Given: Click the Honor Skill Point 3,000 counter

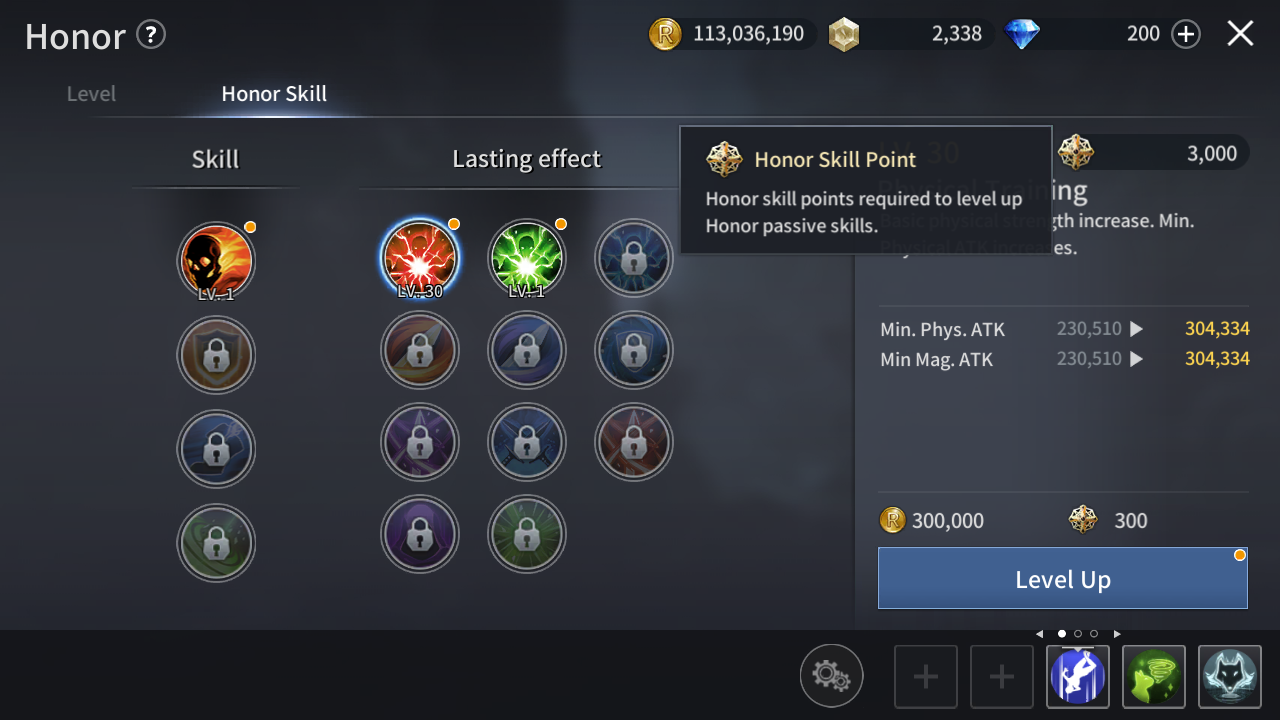Looking at the screenshot, I should (x=1150, y=153).
